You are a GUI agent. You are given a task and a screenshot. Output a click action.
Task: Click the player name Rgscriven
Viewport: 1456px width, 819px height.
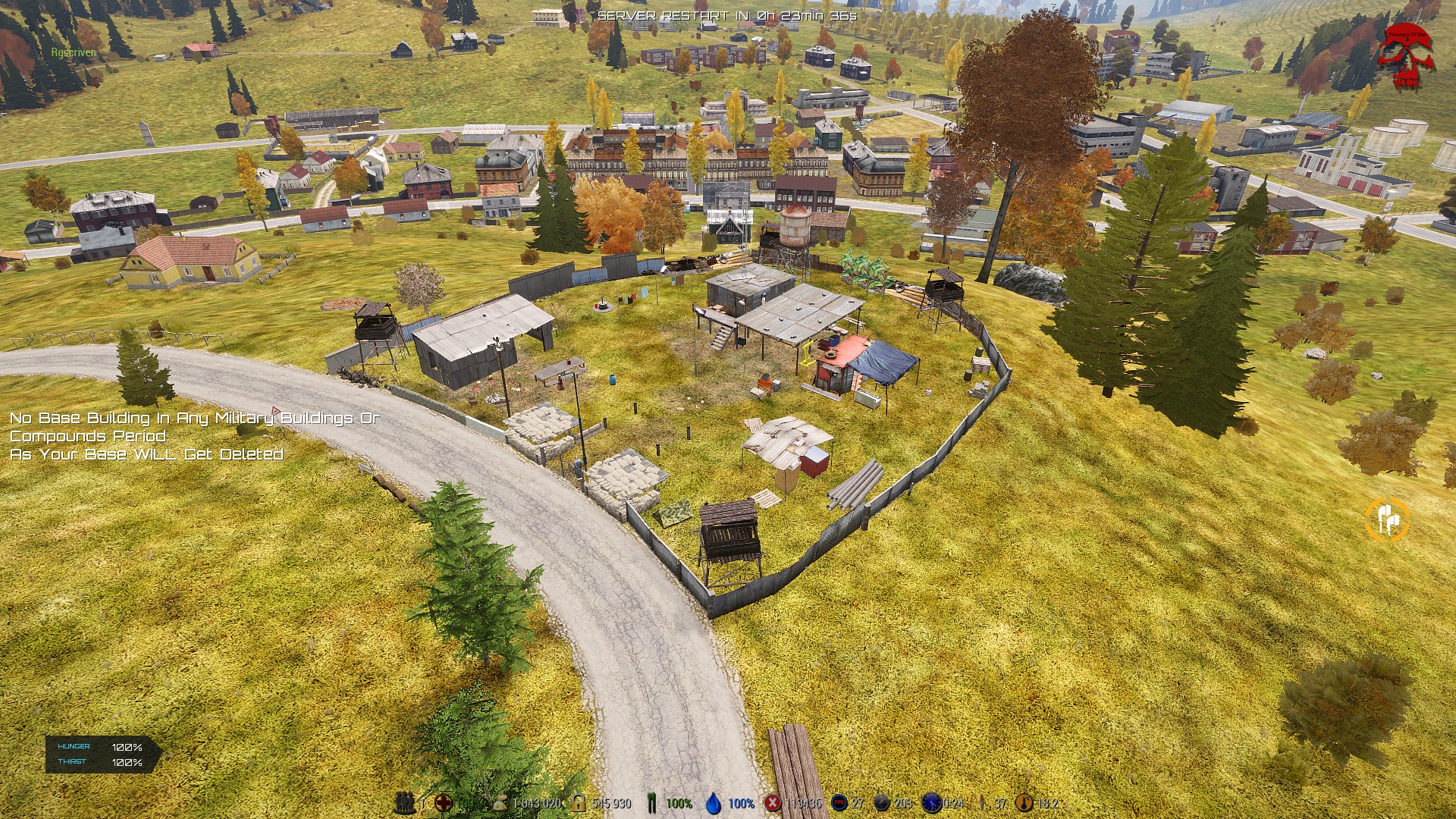[73, 54]
